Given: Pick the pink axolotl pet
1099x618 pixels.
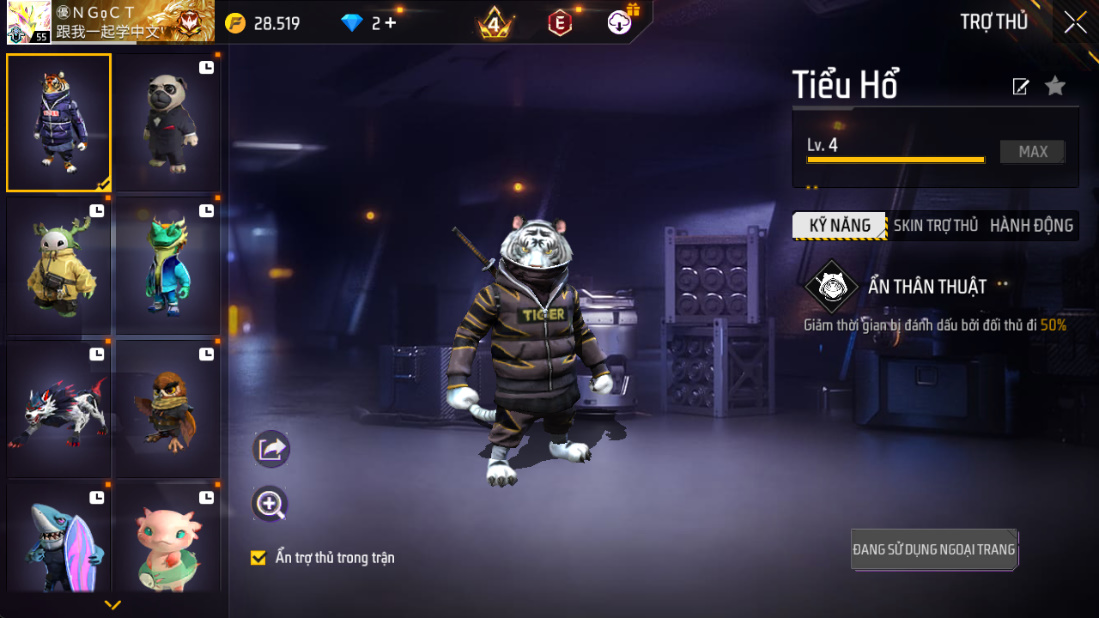Looking at the screenshot, I should coord(167,540).
